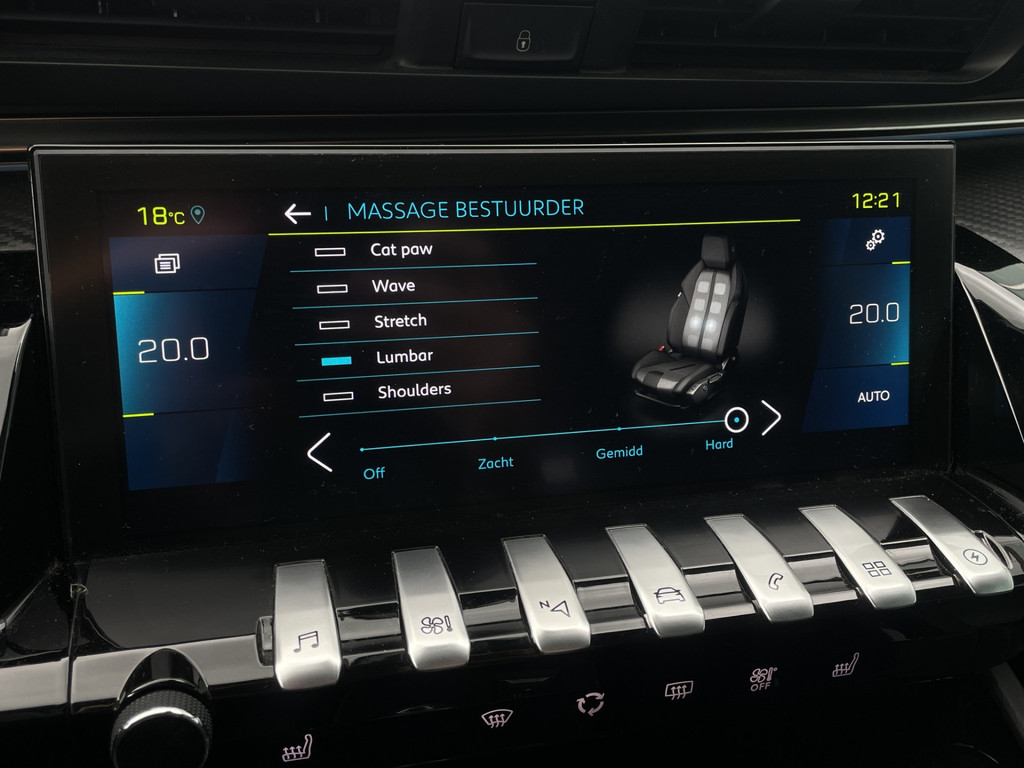
Task: Click the right chevron next to seat image
Action: (x=771, y=418)
